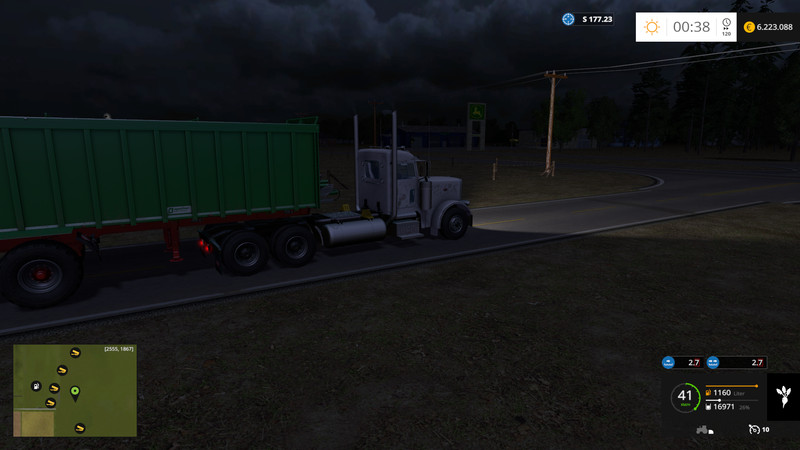Select the fuel station marker on minimap
The image size is (800, 450).
pos(36,386)
